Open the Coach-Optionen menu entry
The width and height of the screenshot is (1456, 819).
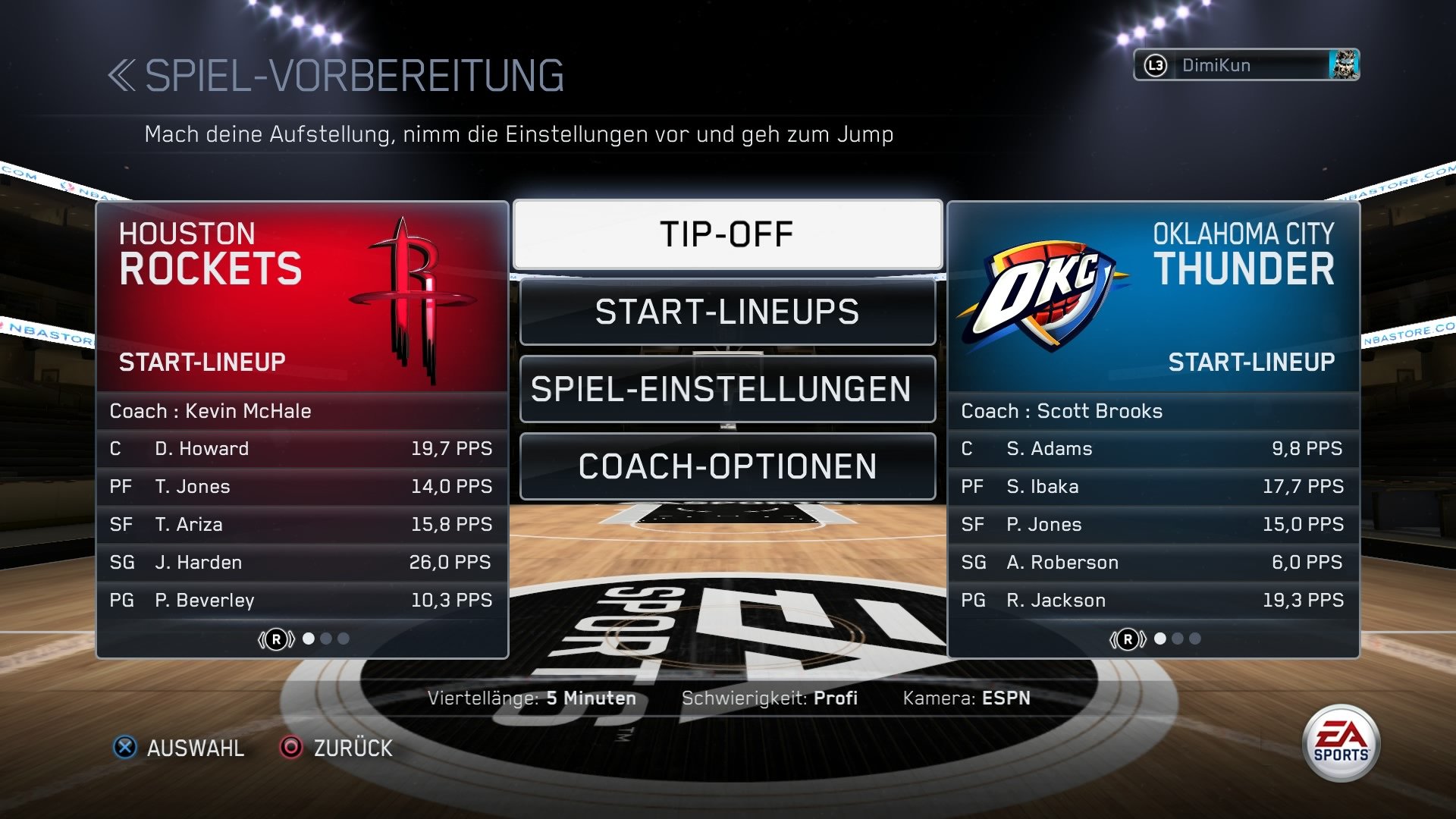pos(726,466)
